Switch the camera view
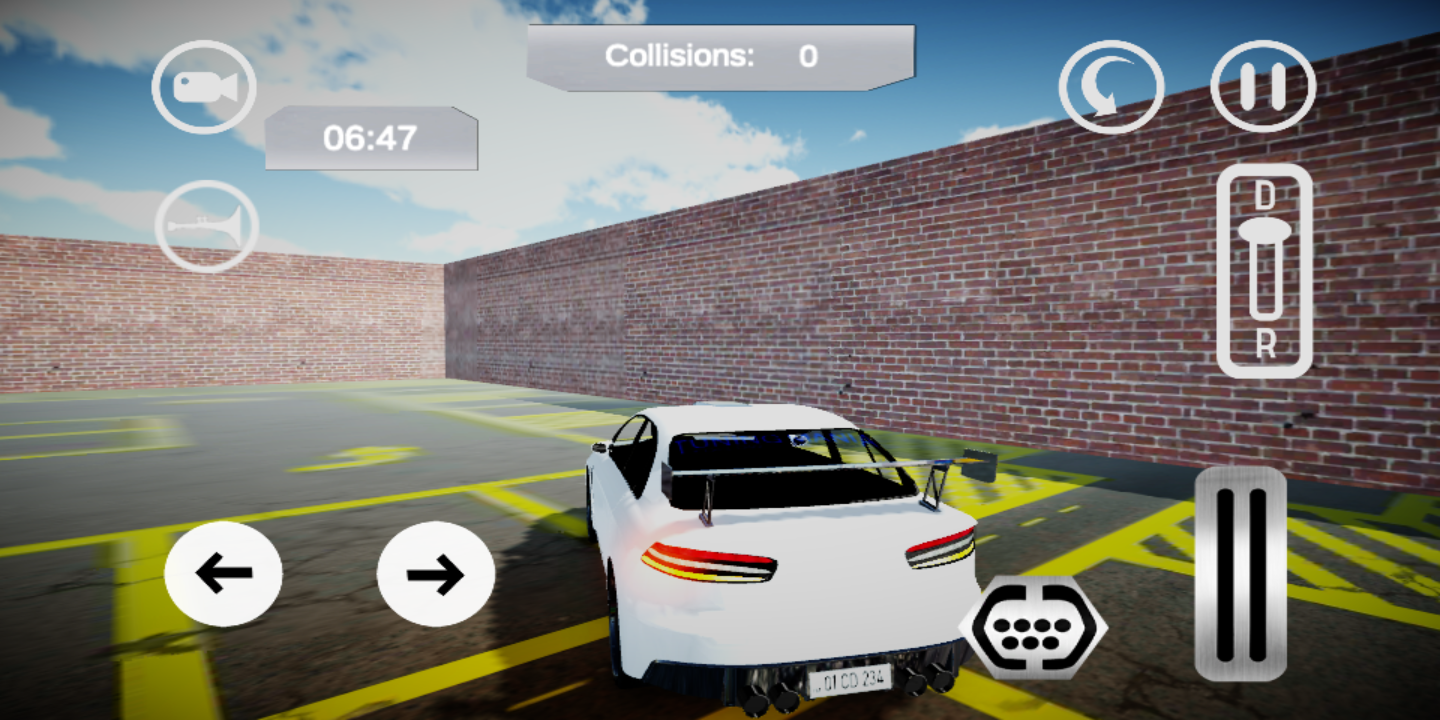The height and width of the screenshot is (720, 1440). (204, 87)
